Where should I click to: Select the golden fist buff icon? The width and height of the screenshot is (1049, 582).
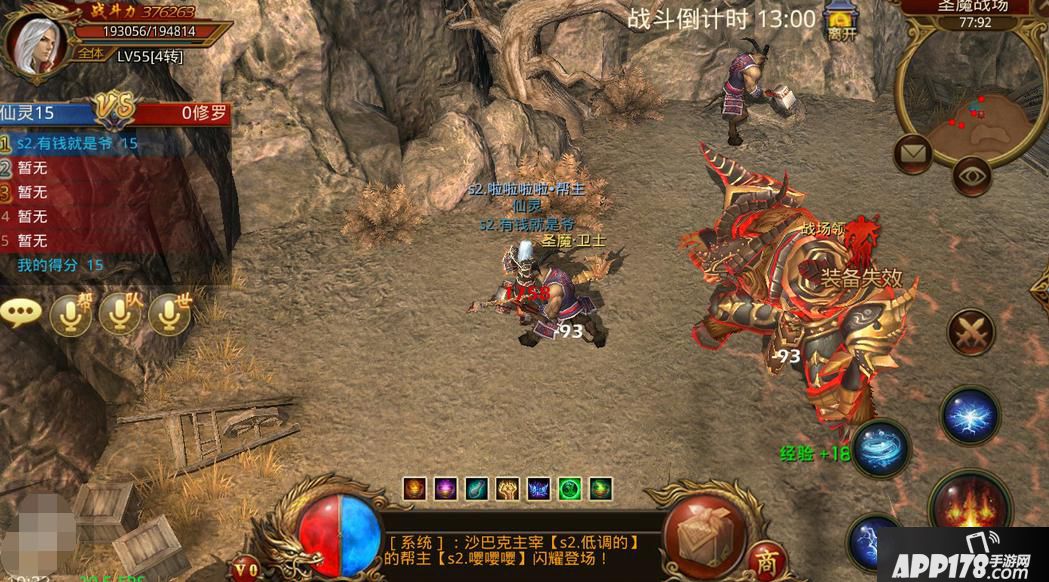coord(508,489)
